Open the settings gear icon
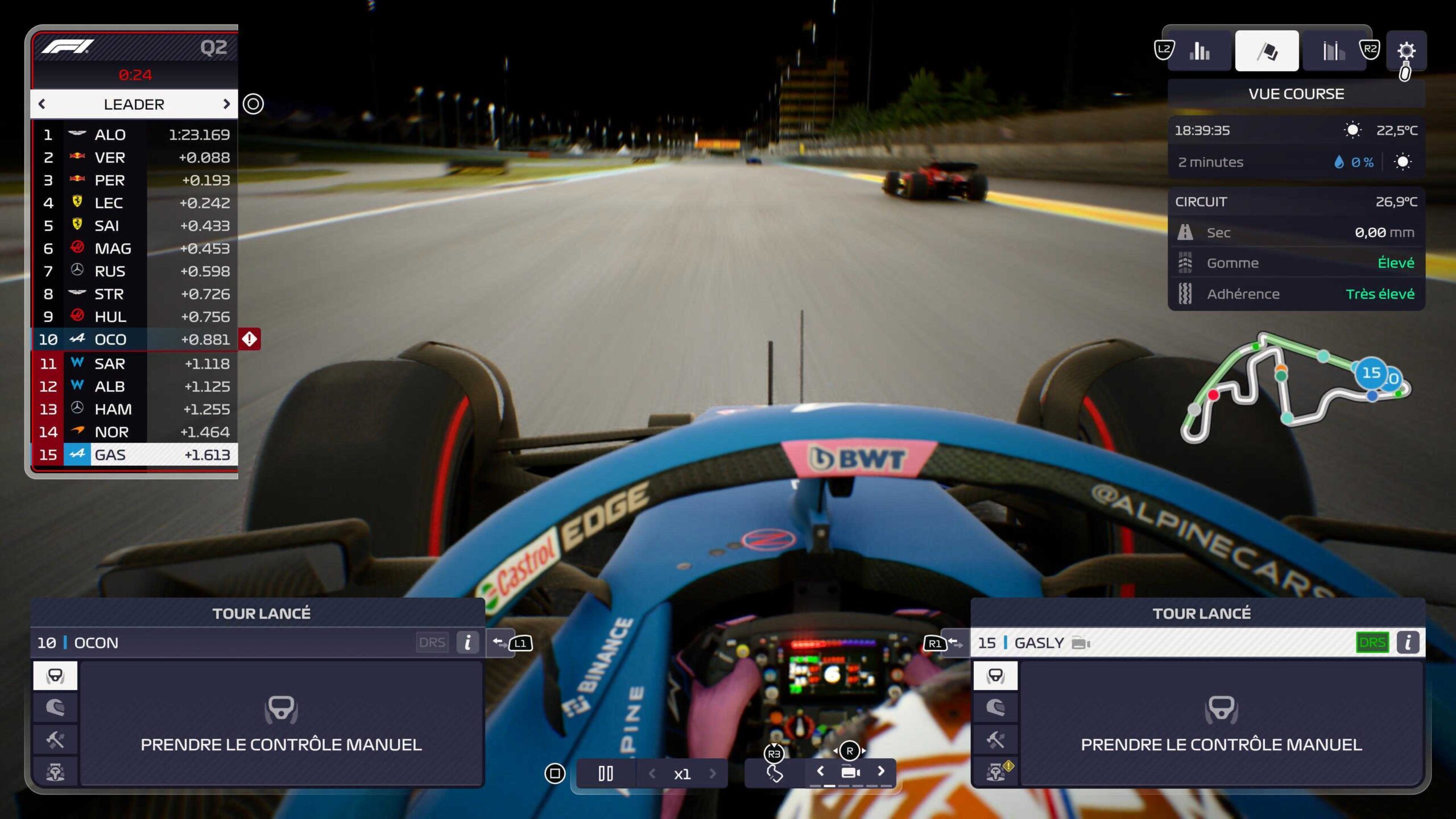The height and width of the screenshot is (819, 1456). pyautogui.click(x=1407, y=51)
